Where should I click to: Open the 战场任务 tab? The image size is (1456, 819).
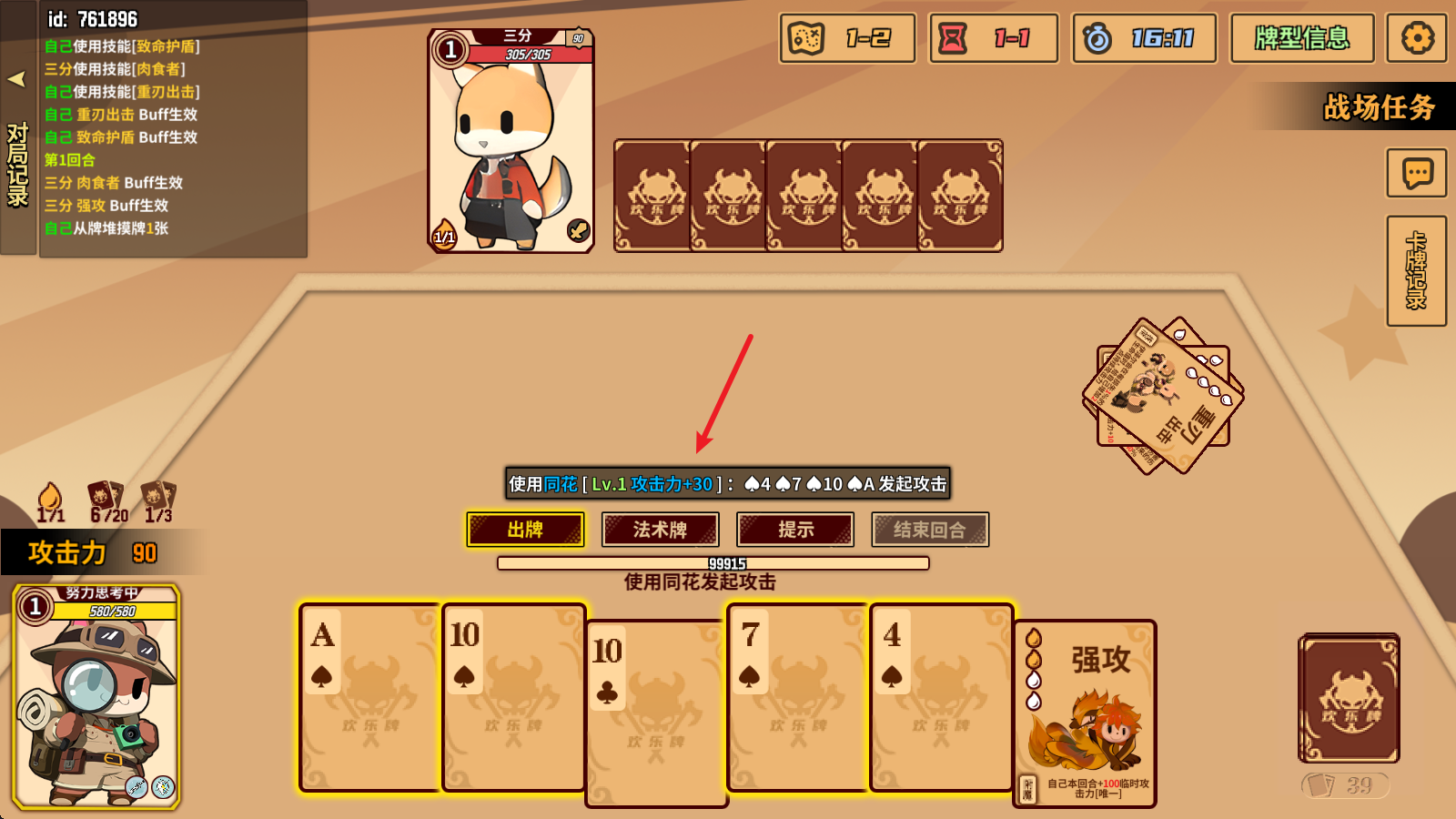pyautogui.click(x=1380, y=108)
